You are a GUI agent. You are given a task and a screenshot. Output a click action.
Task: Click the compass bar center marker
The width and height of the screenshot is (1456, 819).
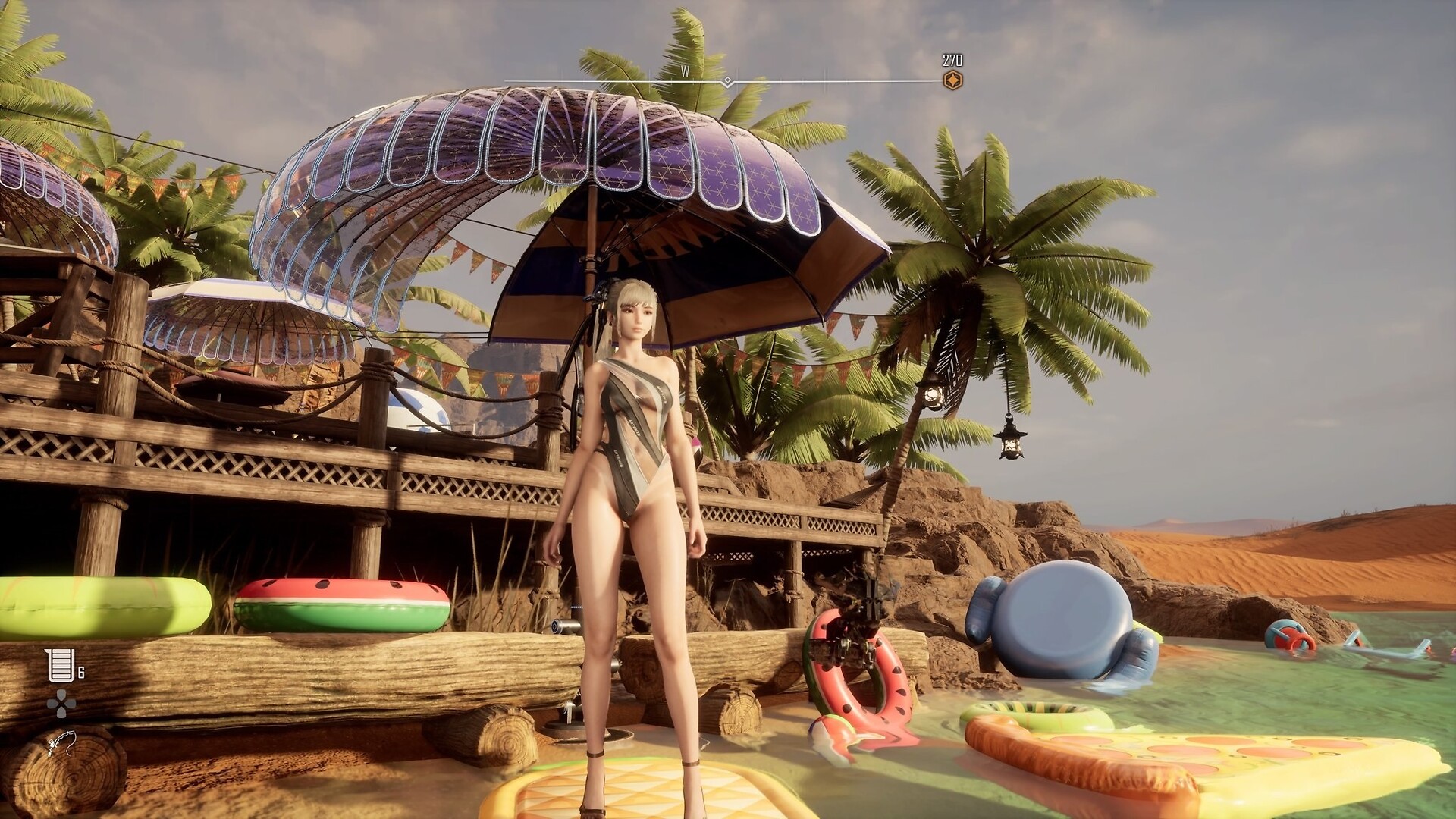coord(727,81)
